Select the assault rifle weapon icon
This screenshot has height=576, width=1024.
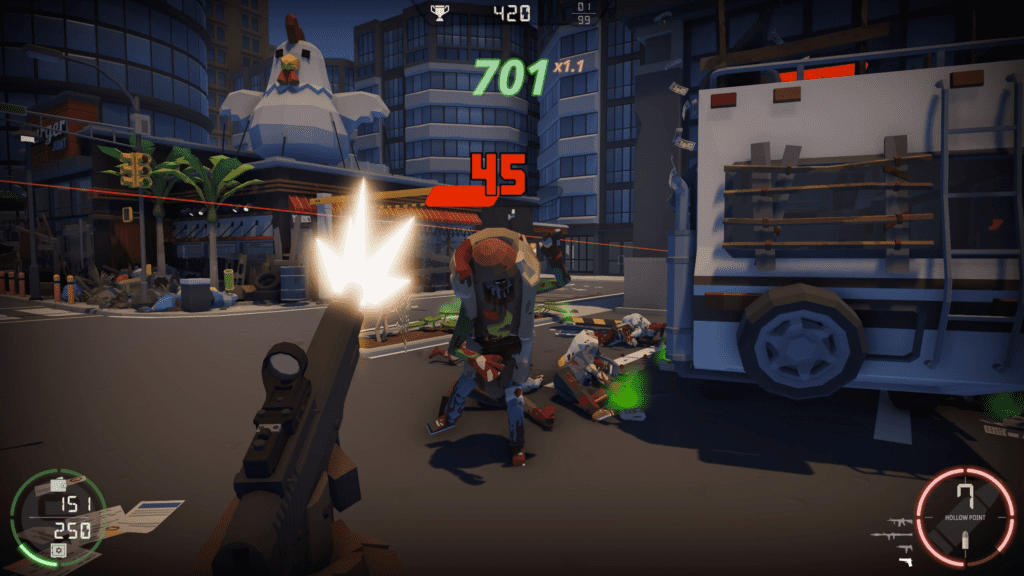tap(900, 521)
